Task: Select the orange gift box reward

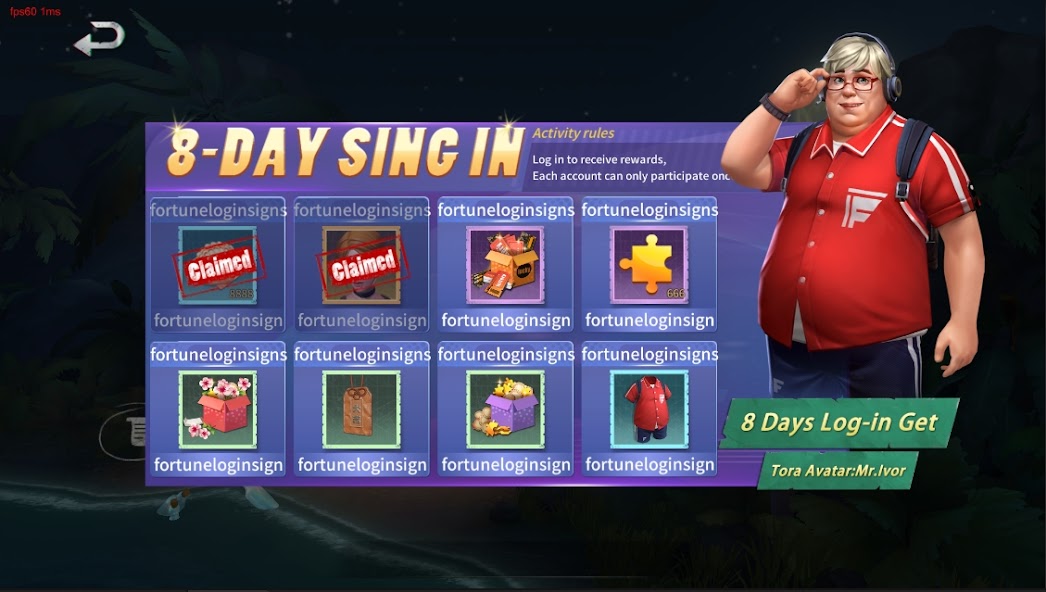Action: pyautogui.click(x=505, y=265)
